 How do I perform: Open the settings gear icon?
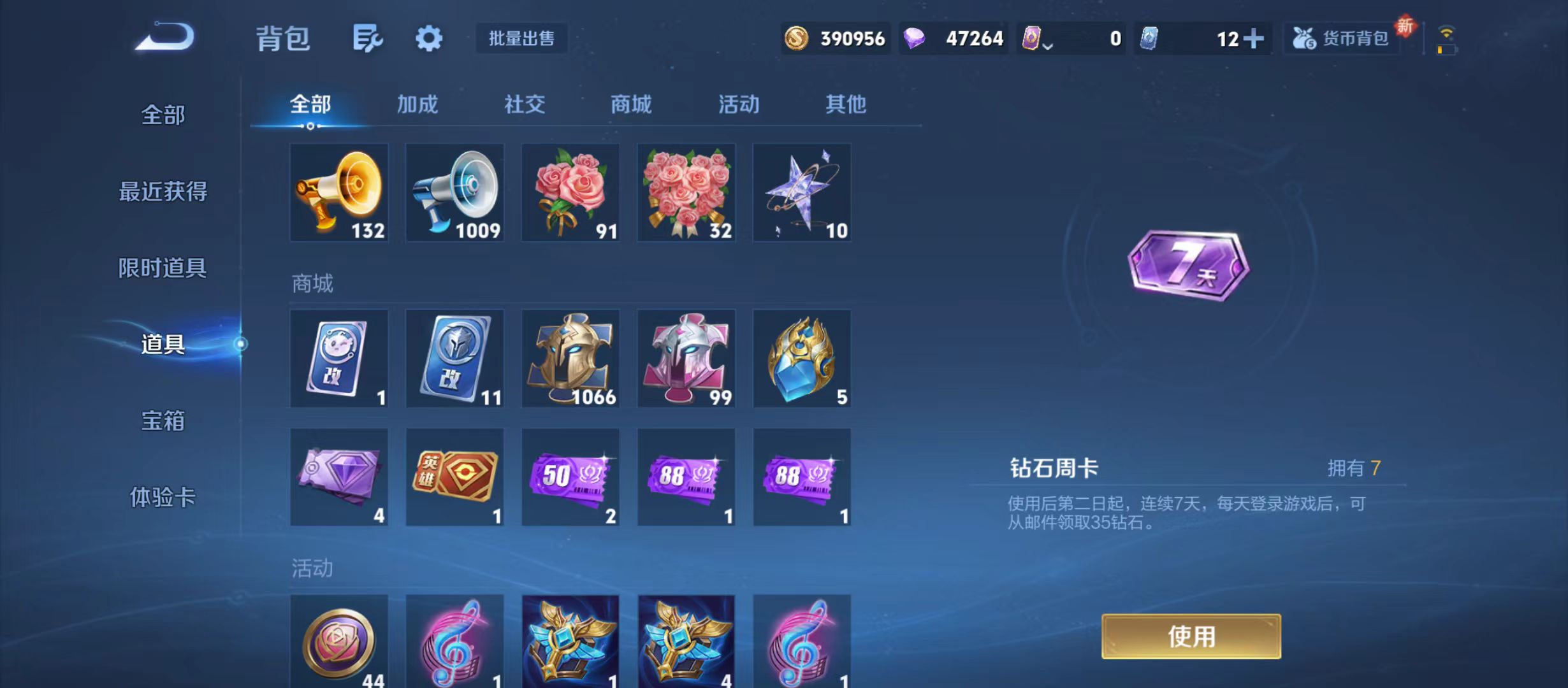428,38
